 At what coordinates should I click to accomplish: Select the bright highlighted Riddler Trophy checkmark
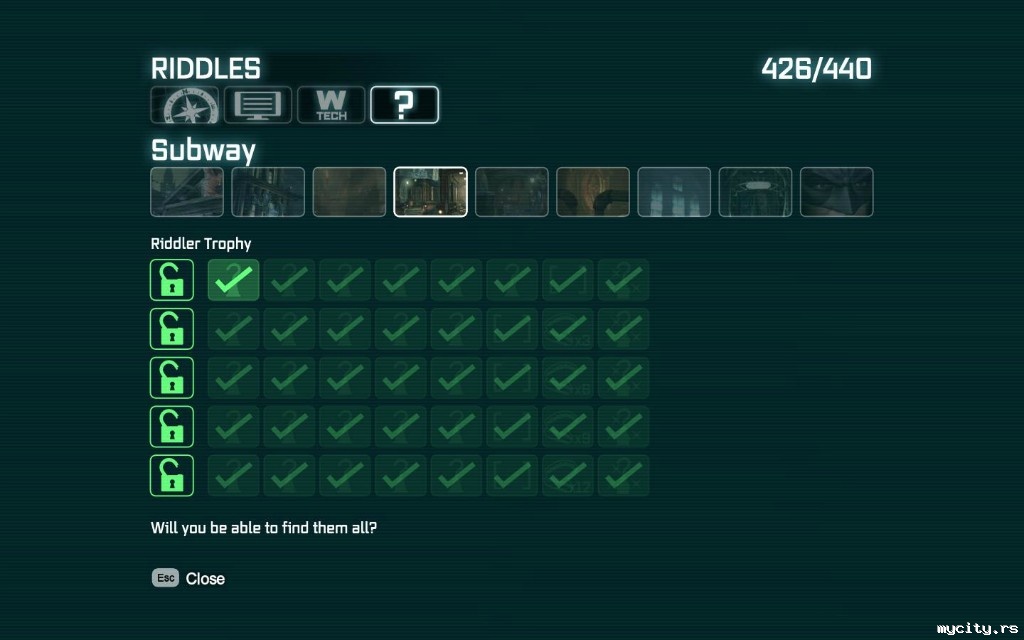tap(233, 280)
